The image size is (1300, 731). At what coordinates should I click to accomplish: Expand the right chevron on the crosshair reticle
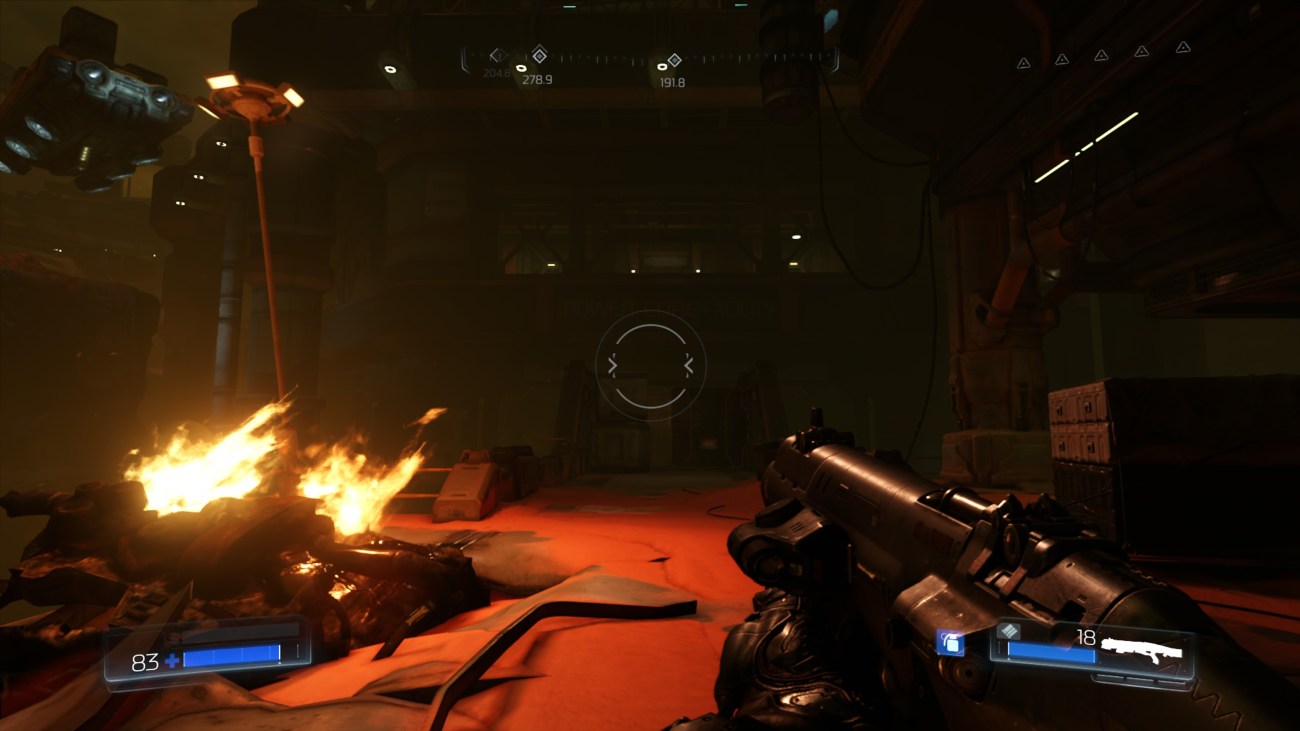click(x=689, y=365)
